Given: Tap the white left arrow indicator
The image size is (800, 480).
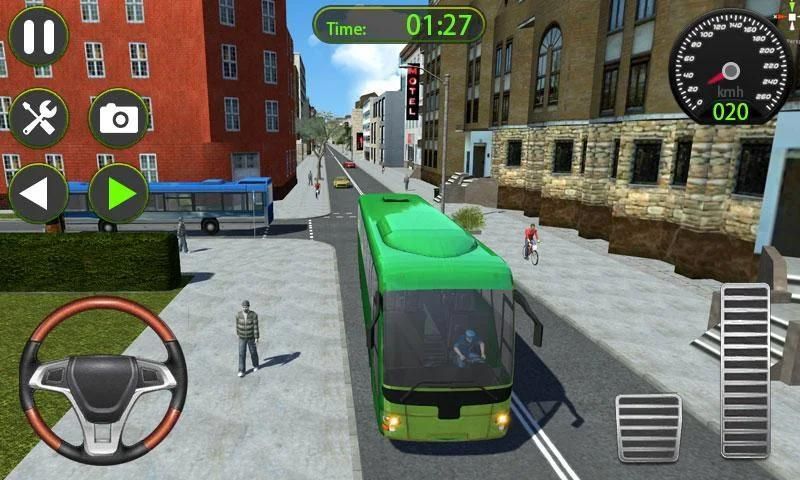Looking at the screenshot, I should pos(38,193).
